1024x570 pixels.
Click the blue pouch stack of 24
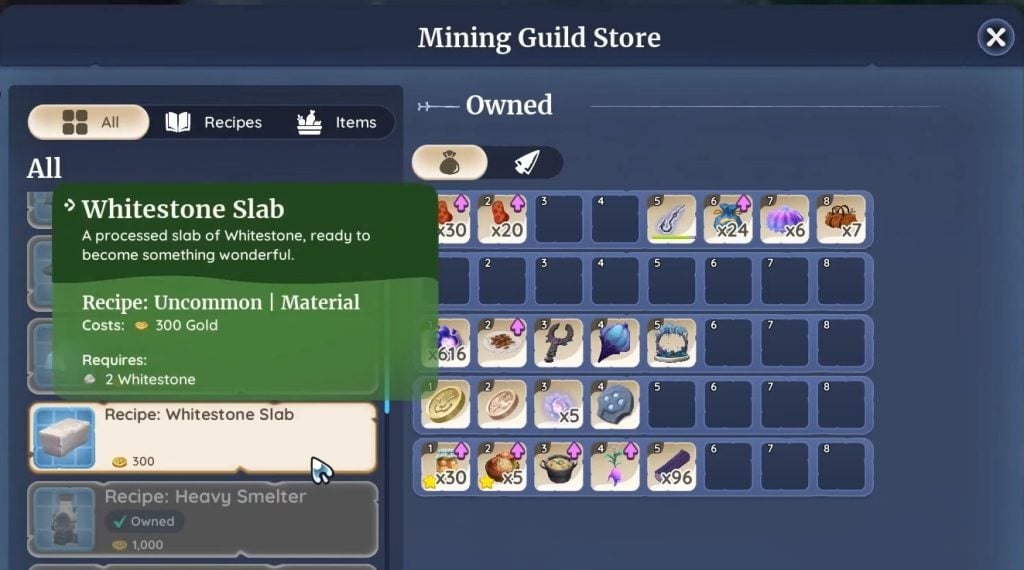tap(728, 219)
